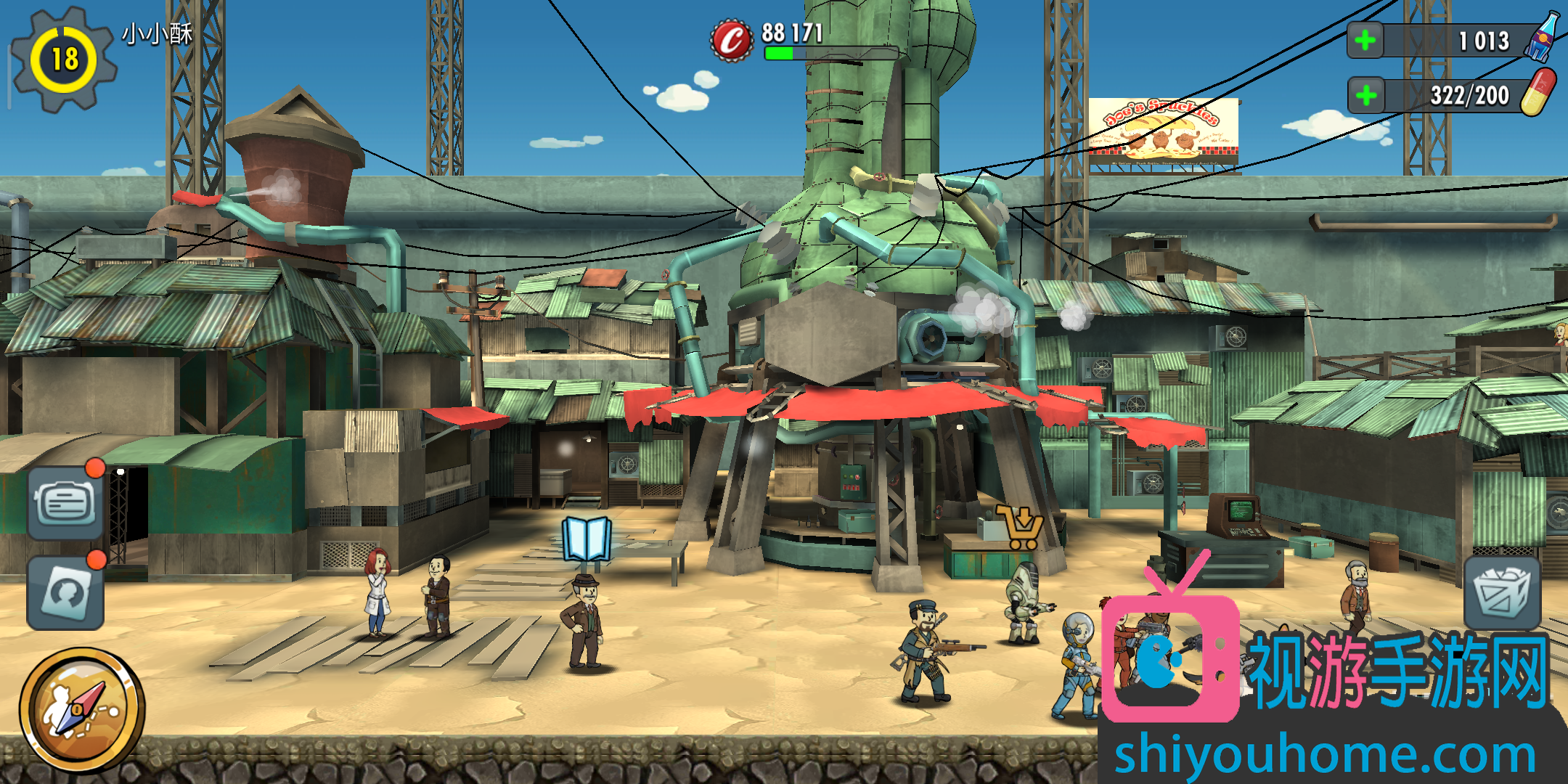Open the yellow shopping cart store marker
The width and height of the screenshot is (1568, 784).
[1021, 527]
